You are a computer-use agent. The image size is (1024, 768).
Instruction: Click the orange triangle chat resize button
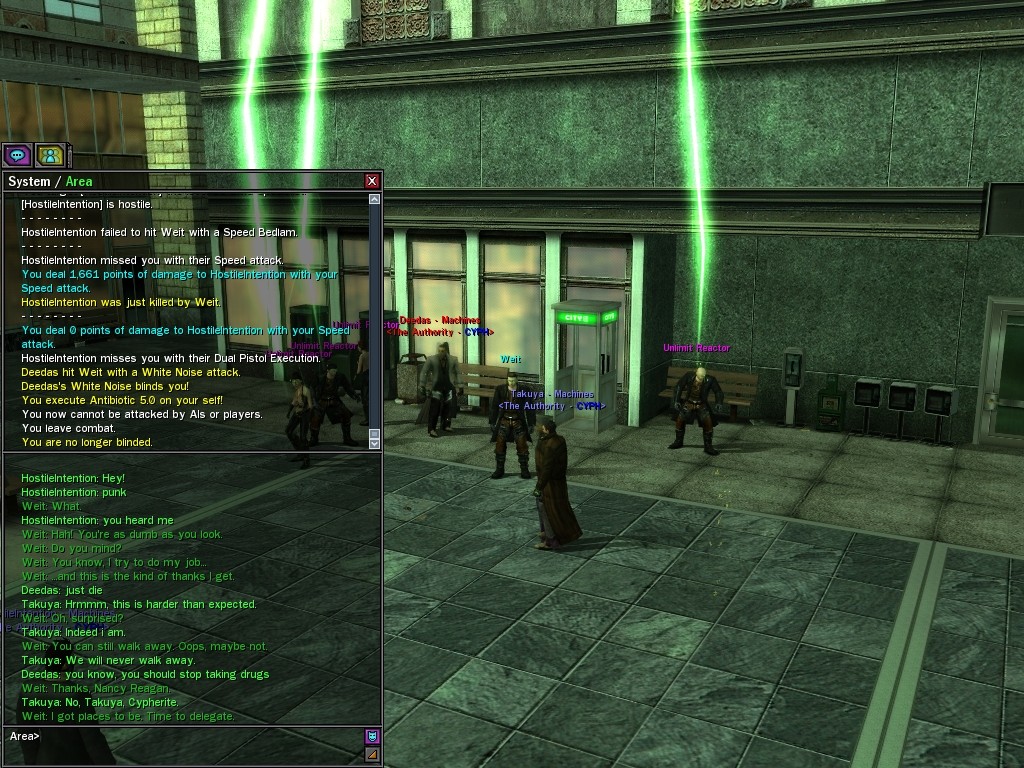point(372,754)
